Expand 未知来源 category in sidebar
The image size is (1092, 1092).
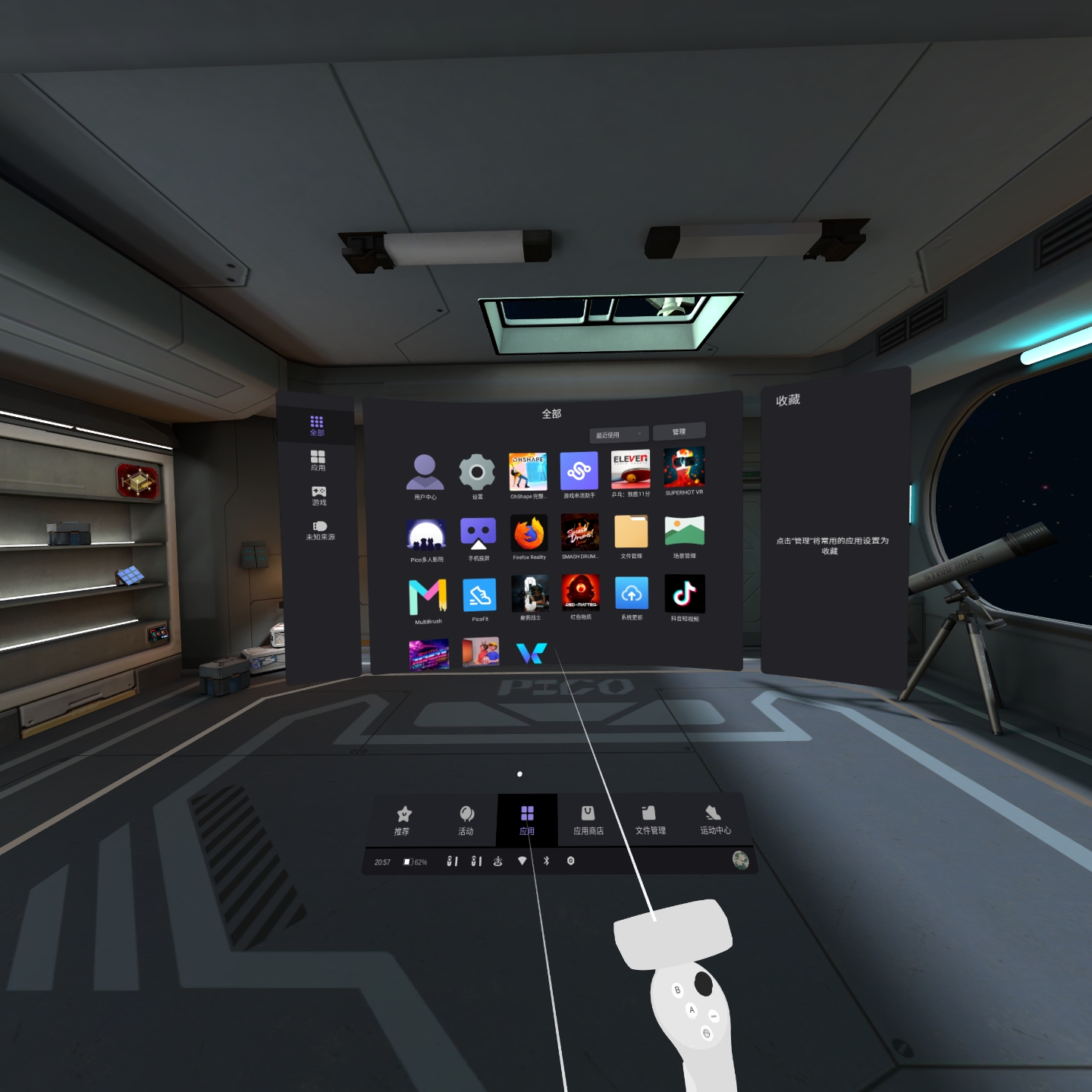(318, 529)
